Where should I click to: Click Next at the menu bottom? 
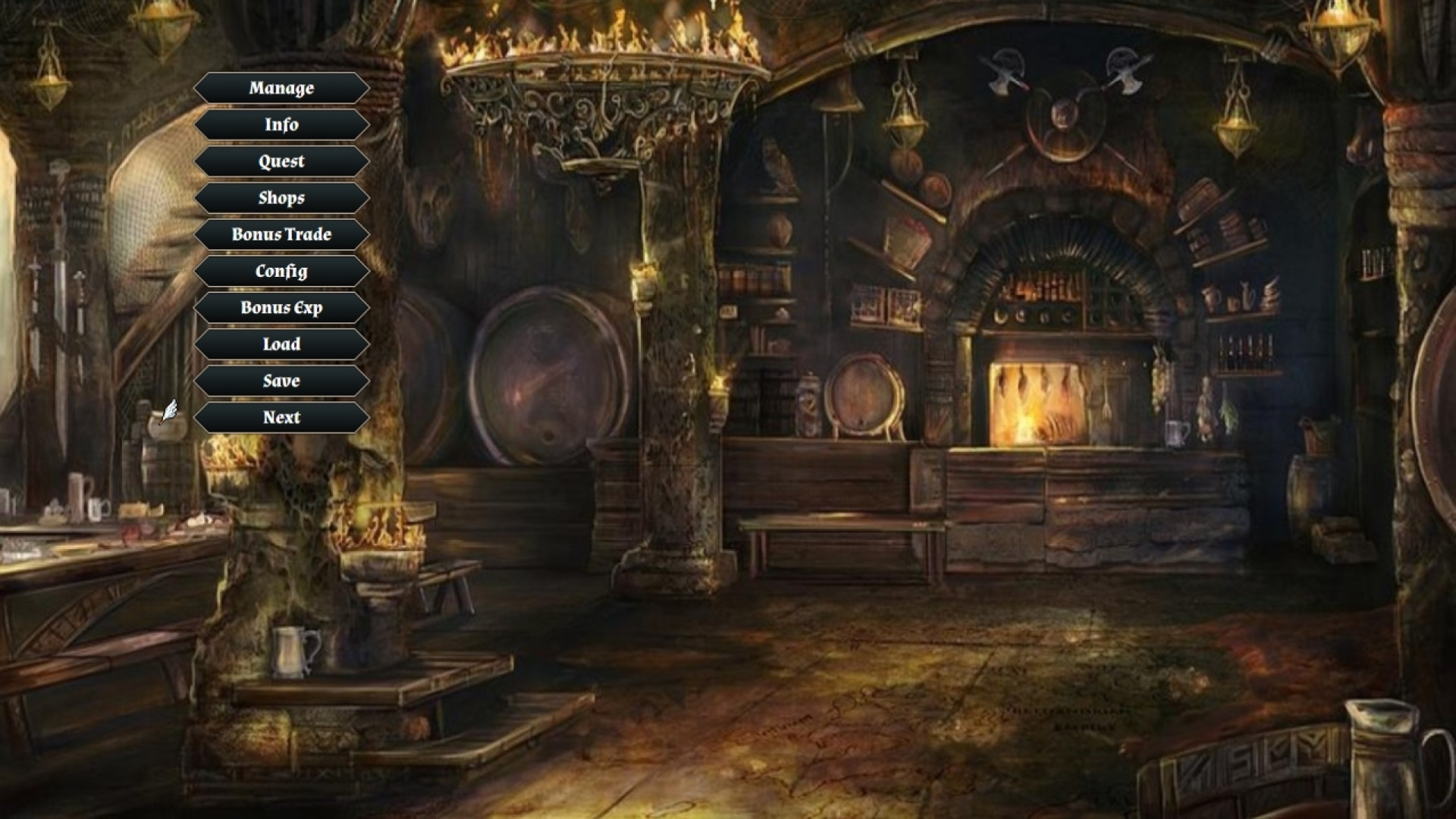pos(281,417)
